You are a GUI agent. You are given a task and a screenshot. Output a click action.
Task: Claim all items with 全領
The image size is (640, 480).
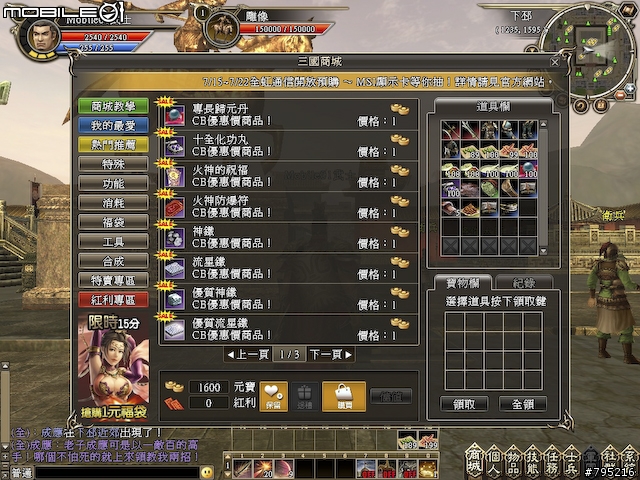pos(522,404)
